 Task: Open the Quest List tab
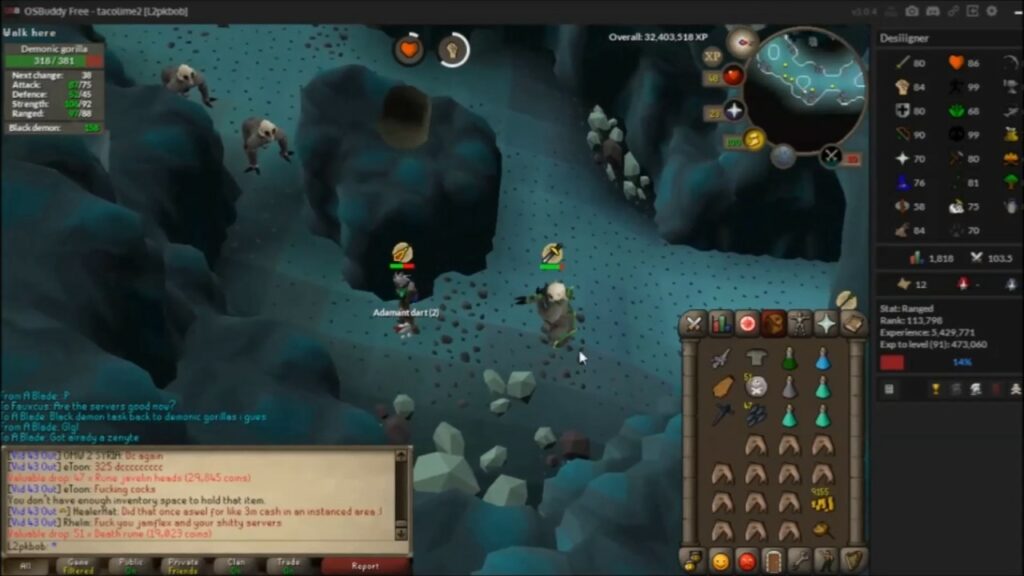(x=747, y=324)
